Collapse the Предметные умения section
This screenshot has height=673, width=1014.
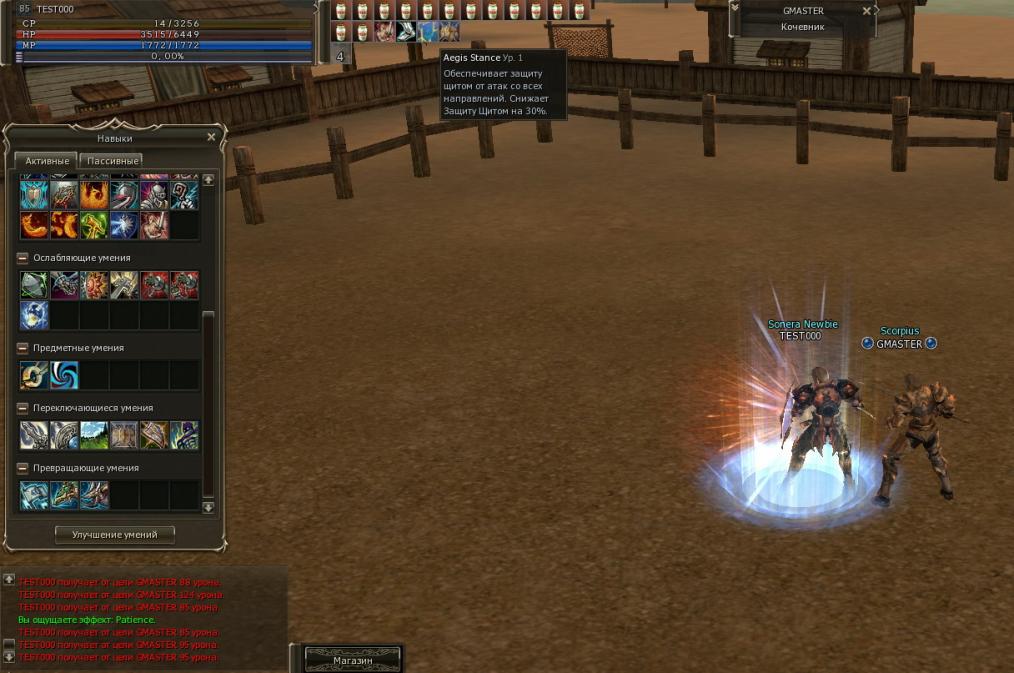[x=23, y=348]
